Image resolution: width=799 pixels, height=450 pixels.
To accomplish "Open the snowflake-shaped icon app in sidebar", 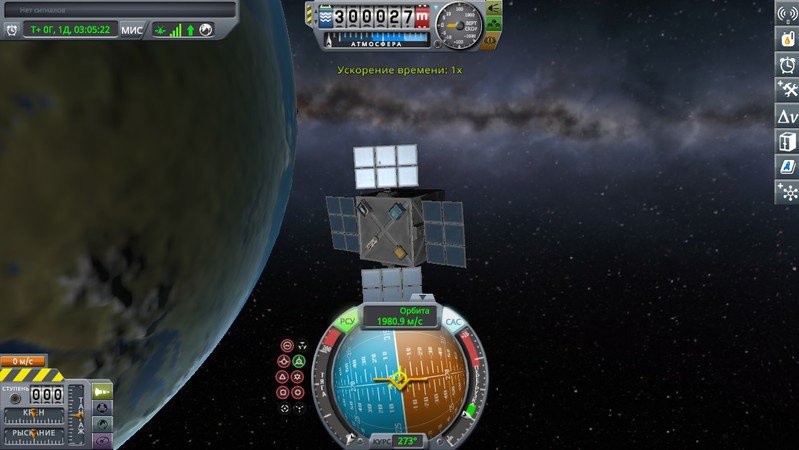I will pyautogui.click(x=788, y=192).
